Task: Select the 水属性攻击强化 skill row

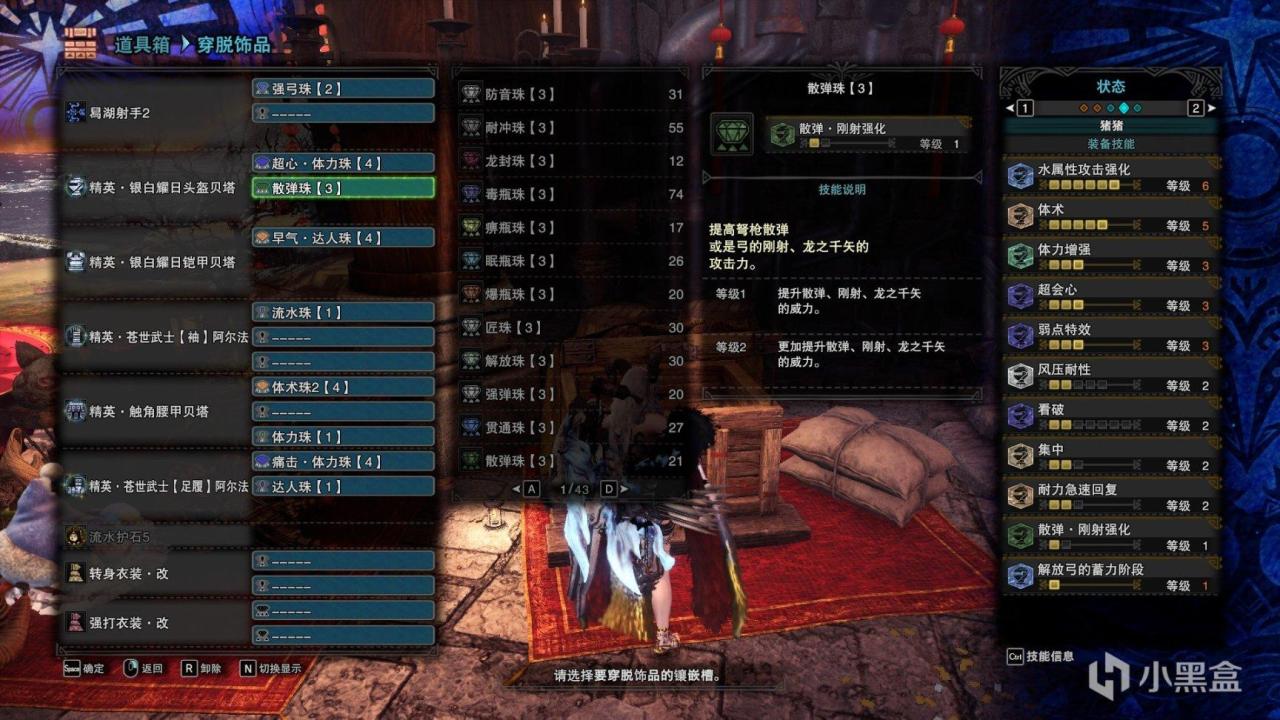Action: click(1110, 177)
